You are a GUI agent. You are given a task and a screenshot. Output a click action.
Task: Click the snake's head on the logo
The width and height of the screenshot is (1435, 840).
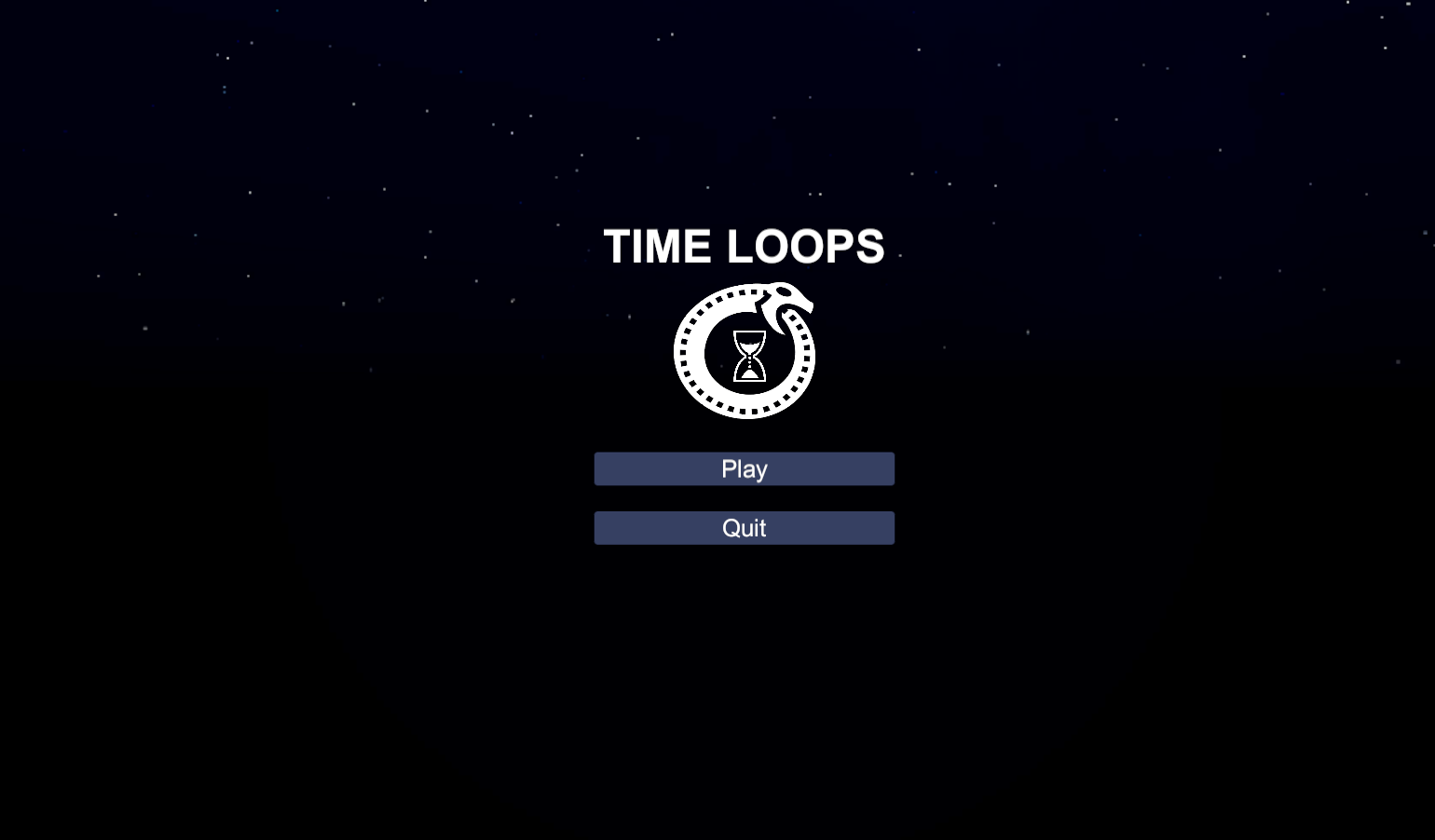[787, 298]
